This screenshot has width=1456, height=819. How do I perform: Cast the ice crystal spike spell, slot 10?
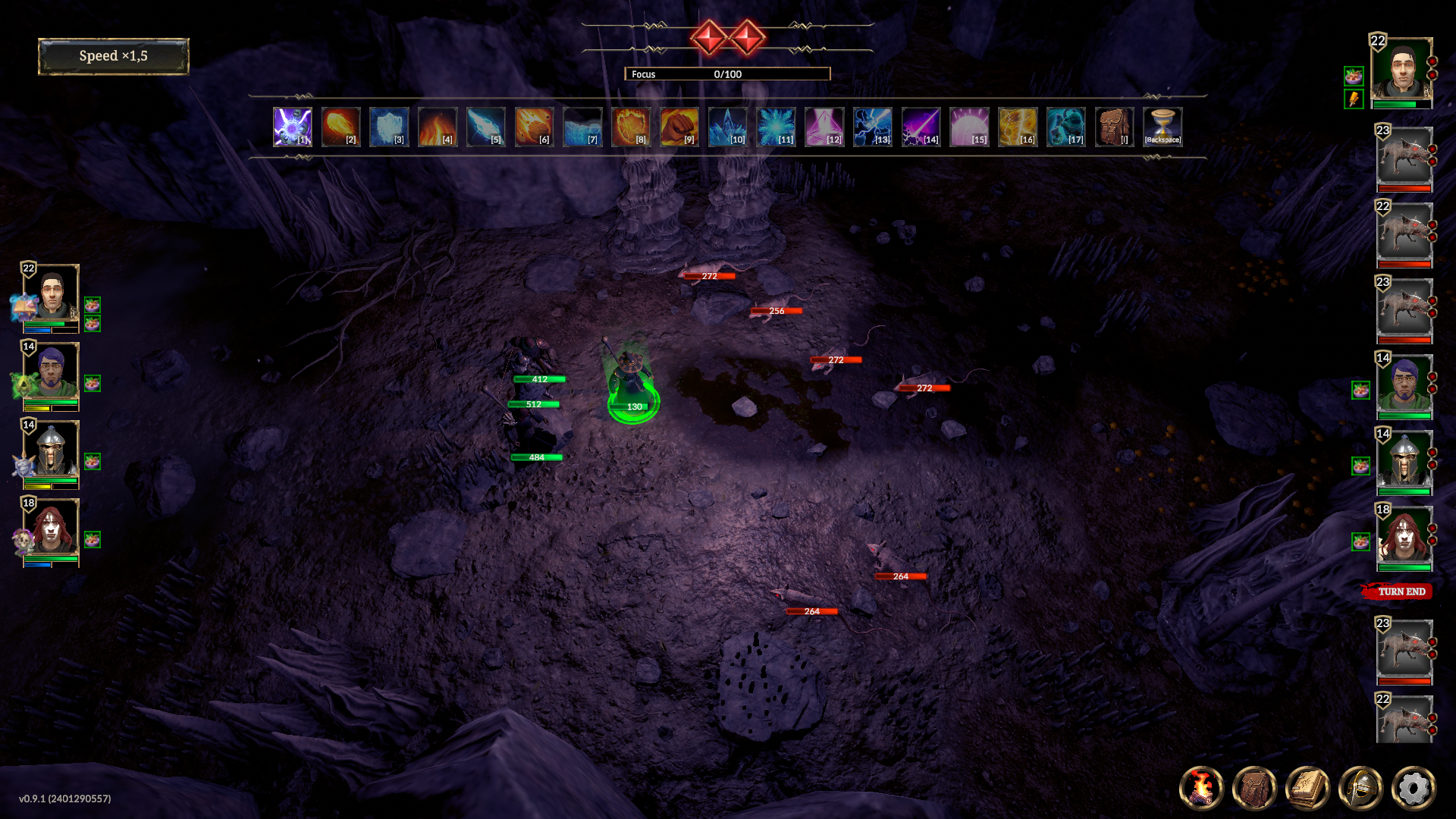(x=728, y=127)
